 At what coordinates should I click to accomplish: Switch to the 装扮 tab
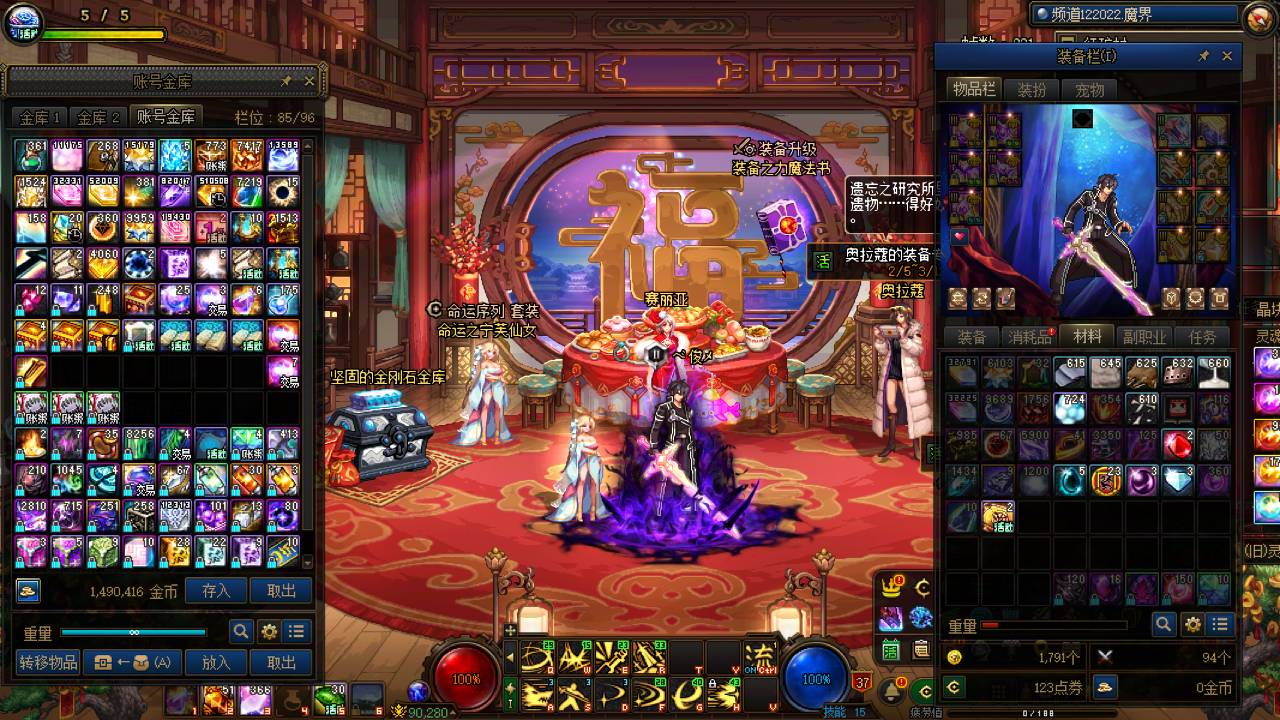[x=1032, y=90]
